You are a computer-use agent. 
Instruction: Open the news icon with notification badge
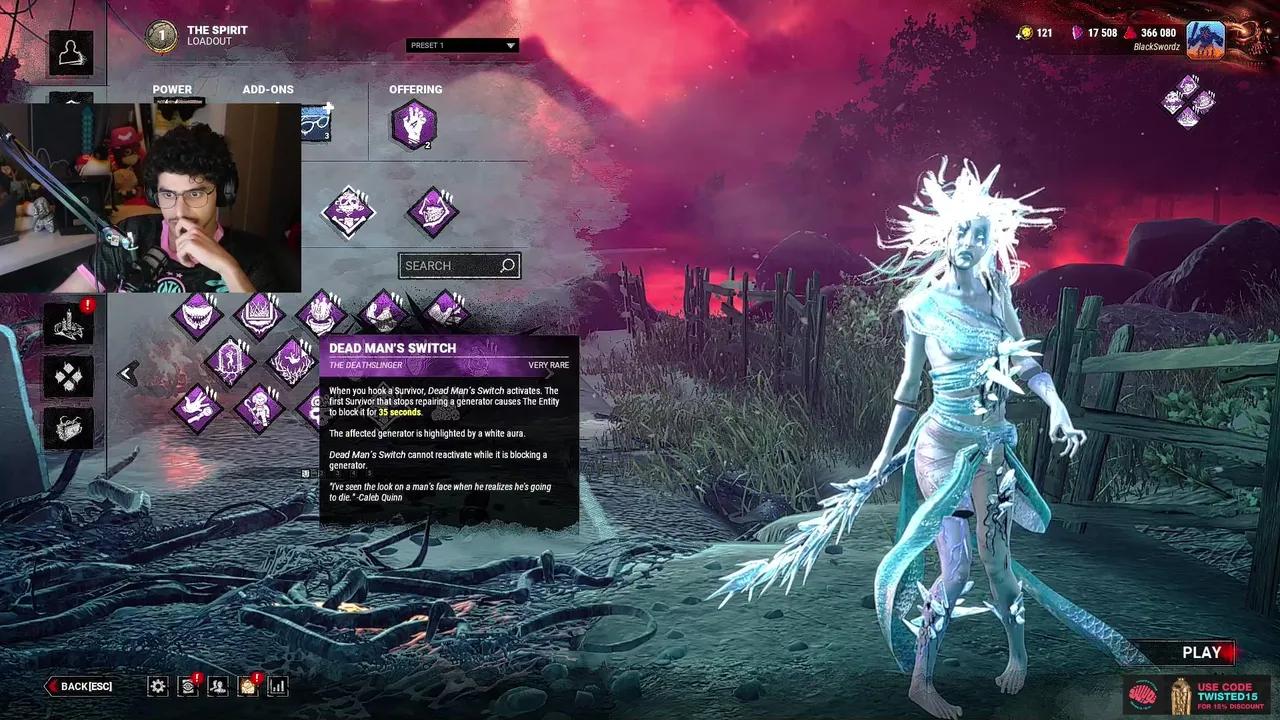pyautogui.click(x=188, y=686)
